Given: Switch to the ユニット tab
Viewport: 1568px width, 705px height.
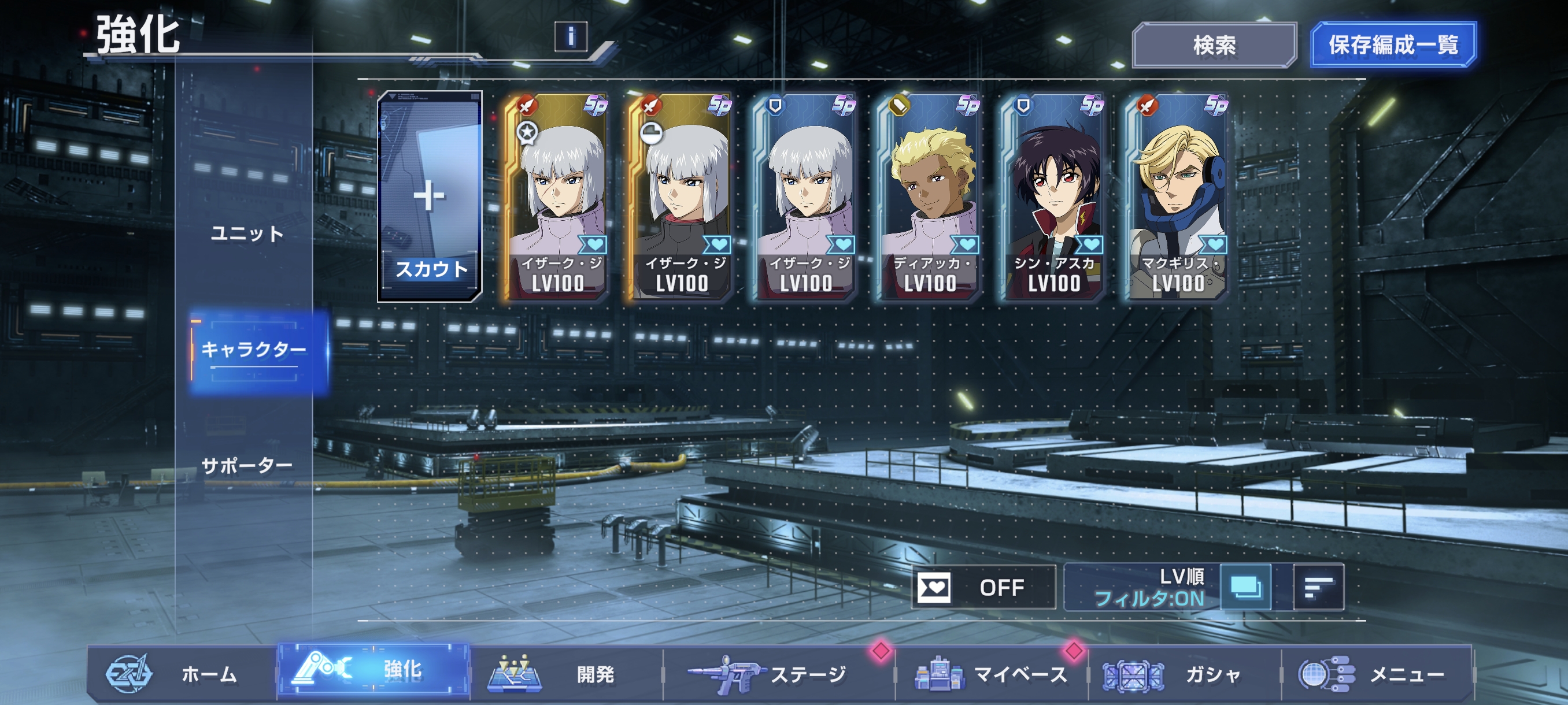Looking at the screenshot, I should click(x=247, y=233).
